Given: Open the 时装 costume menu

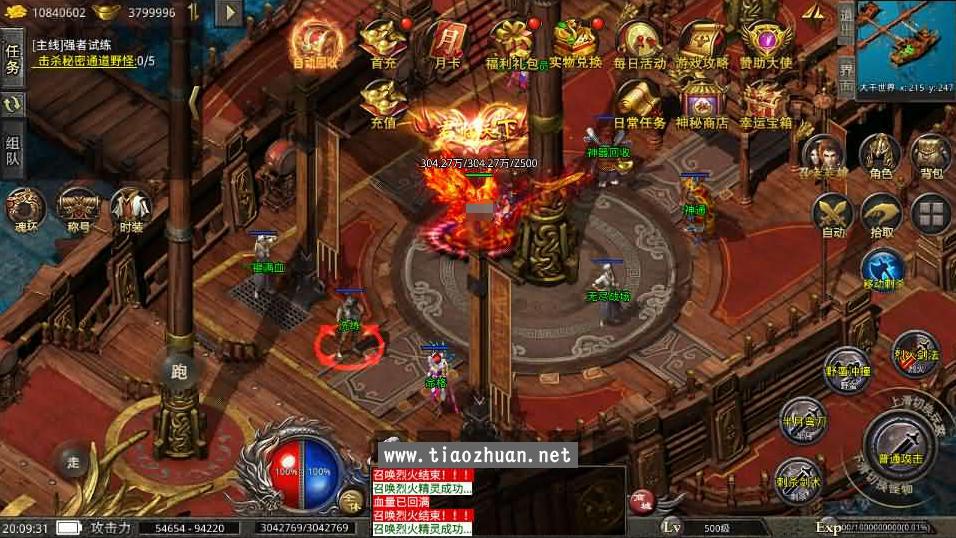Looking at the screenshot, I should pyautogui.click(x=131, y=207).
